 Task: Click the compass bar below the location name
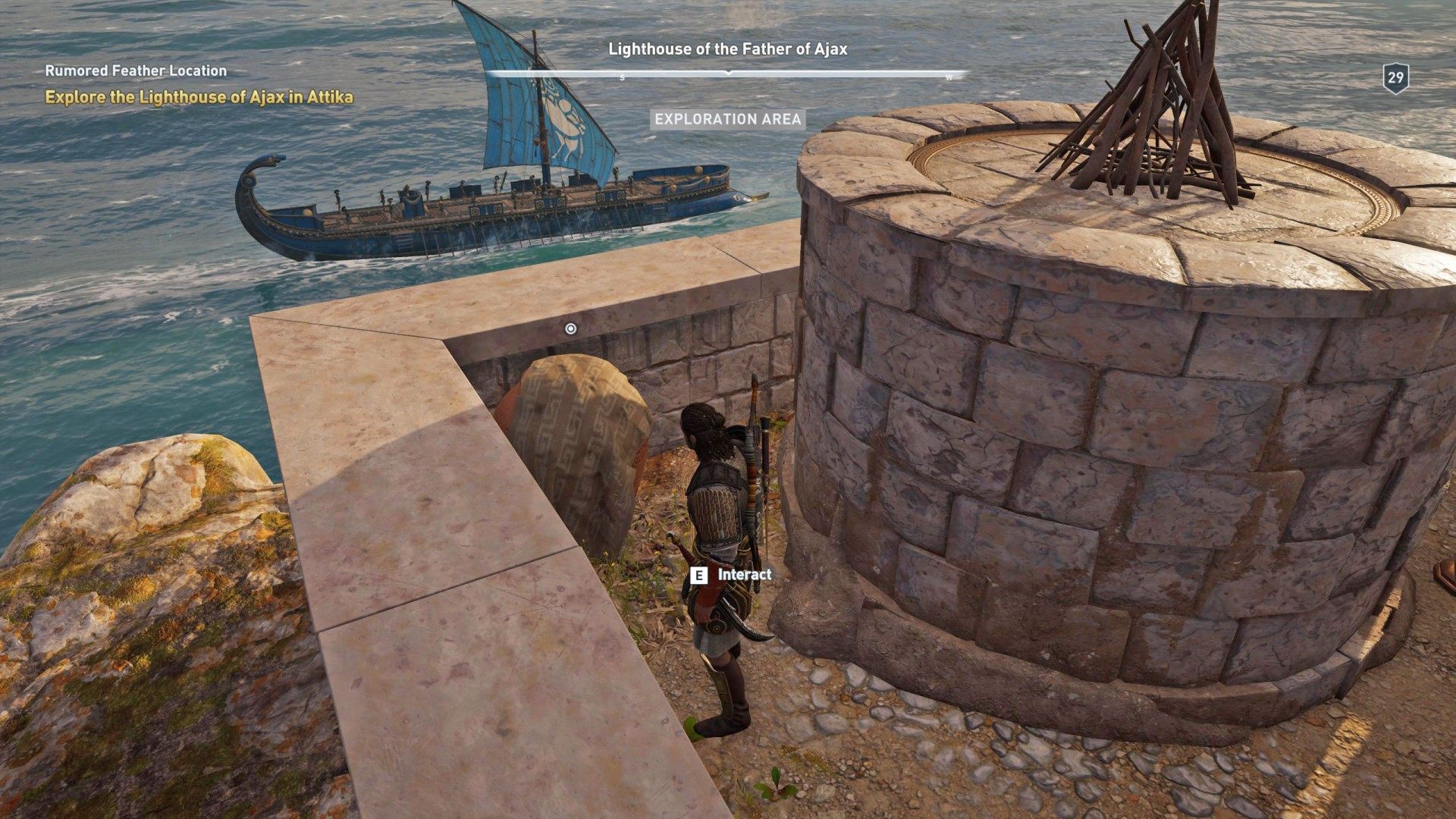(x=727, y=74)
